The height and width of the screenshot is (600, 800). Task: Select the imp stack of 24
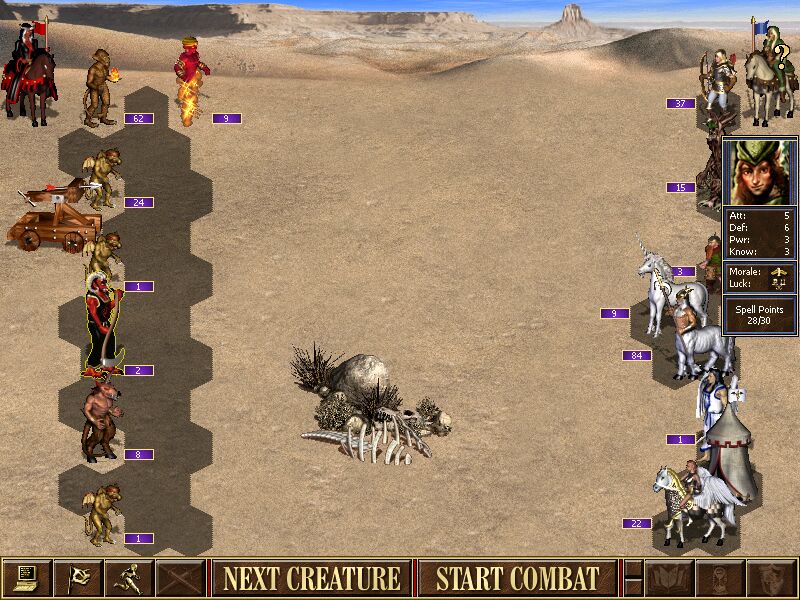pos(103,178)
